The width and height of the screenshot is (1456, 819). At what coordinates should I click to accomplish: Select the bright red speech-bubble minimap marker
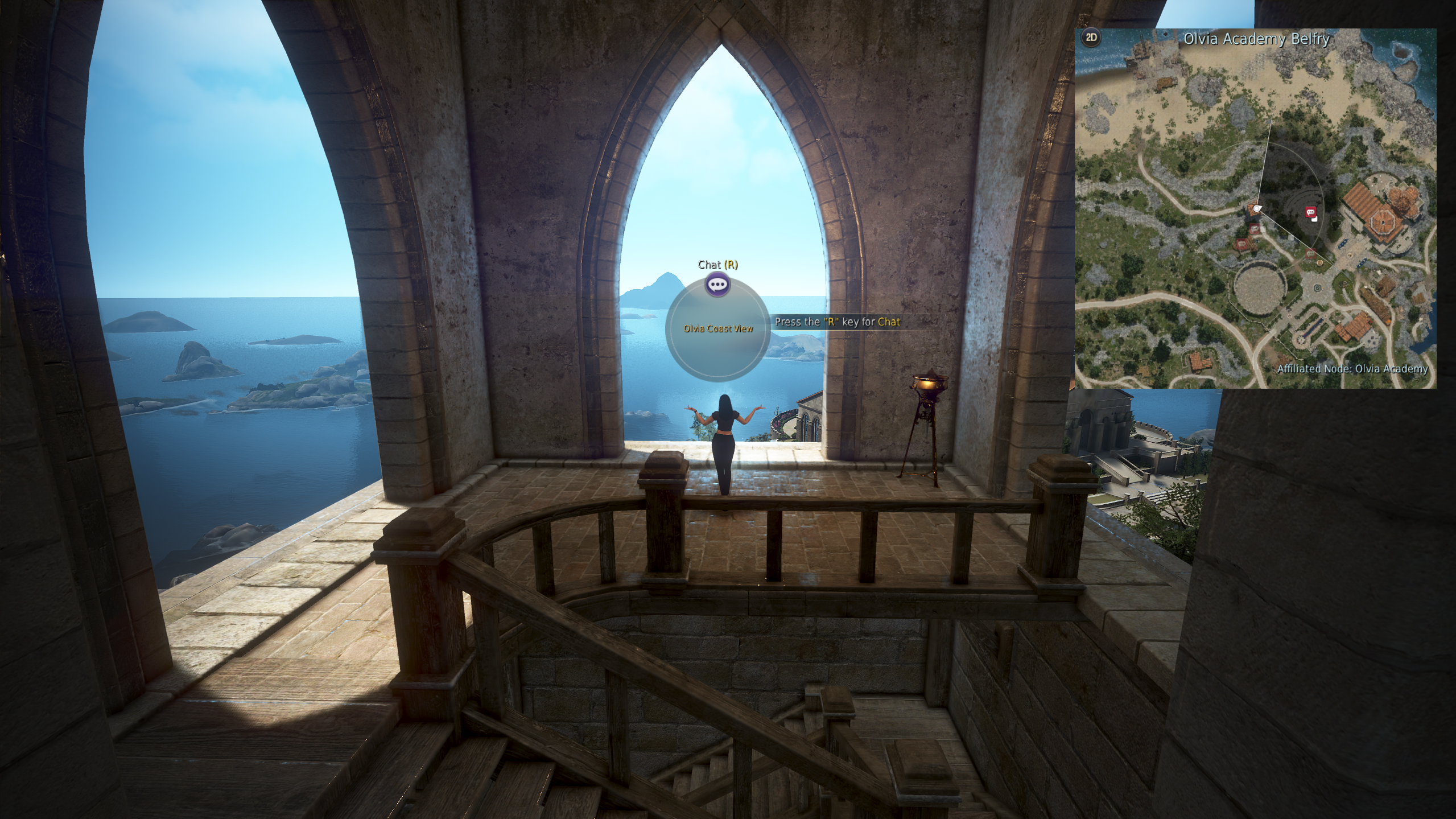pyautogui.click(x=1310, y=212)
